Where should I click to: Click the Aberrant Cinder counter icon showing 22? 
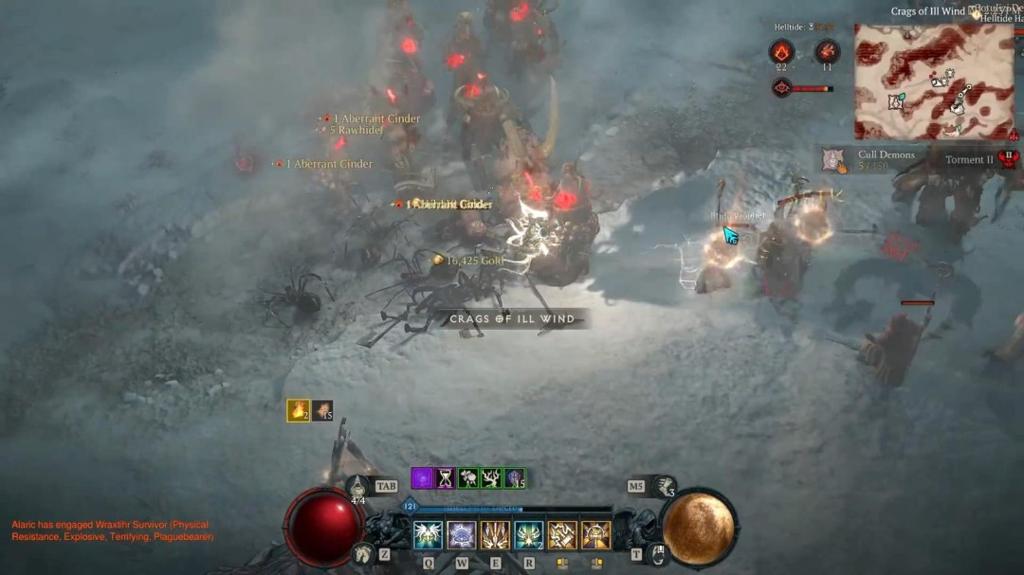click(782, 52)
